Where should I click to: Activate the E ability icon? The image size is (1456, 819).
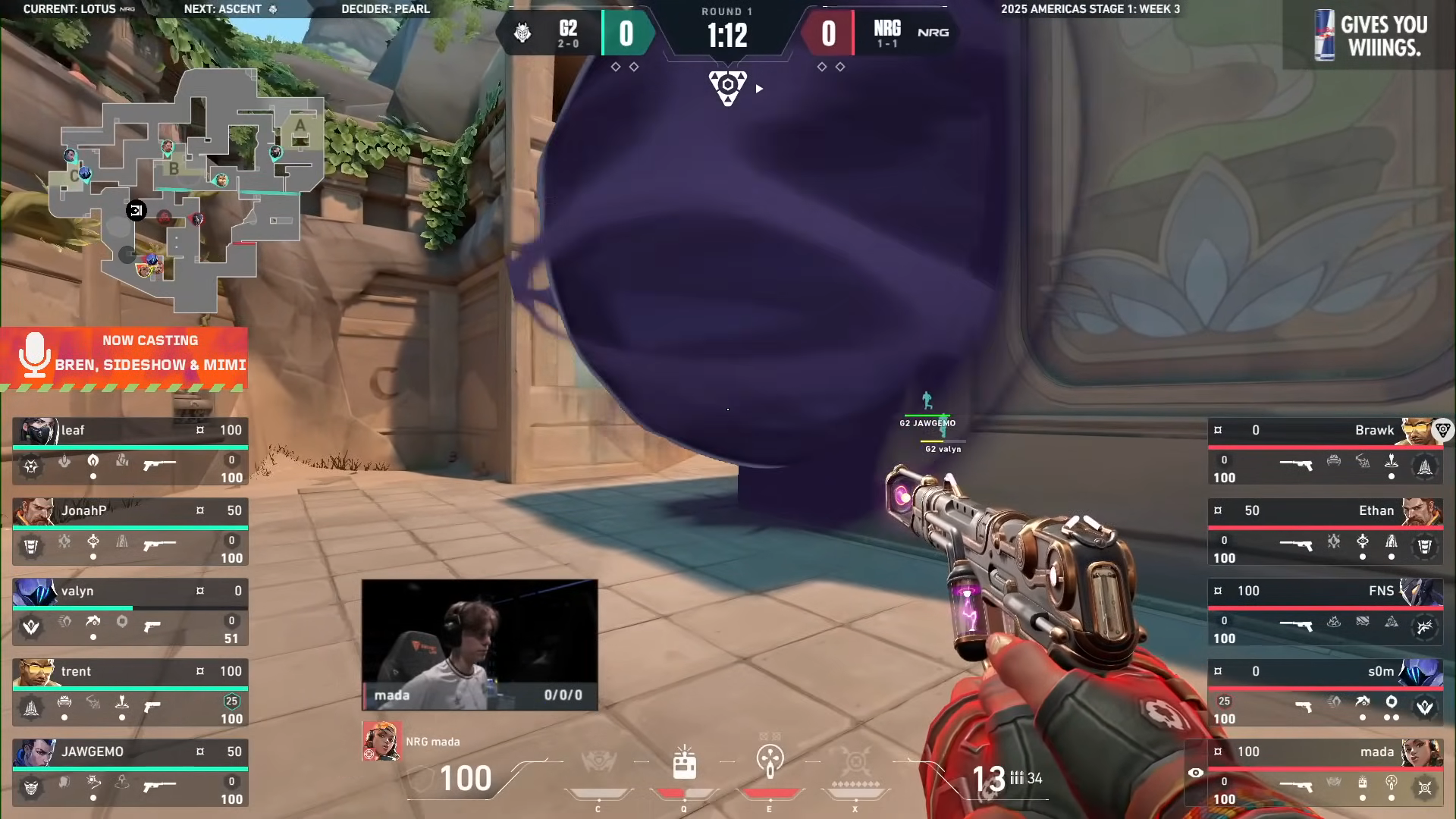(x=770, y=761)
